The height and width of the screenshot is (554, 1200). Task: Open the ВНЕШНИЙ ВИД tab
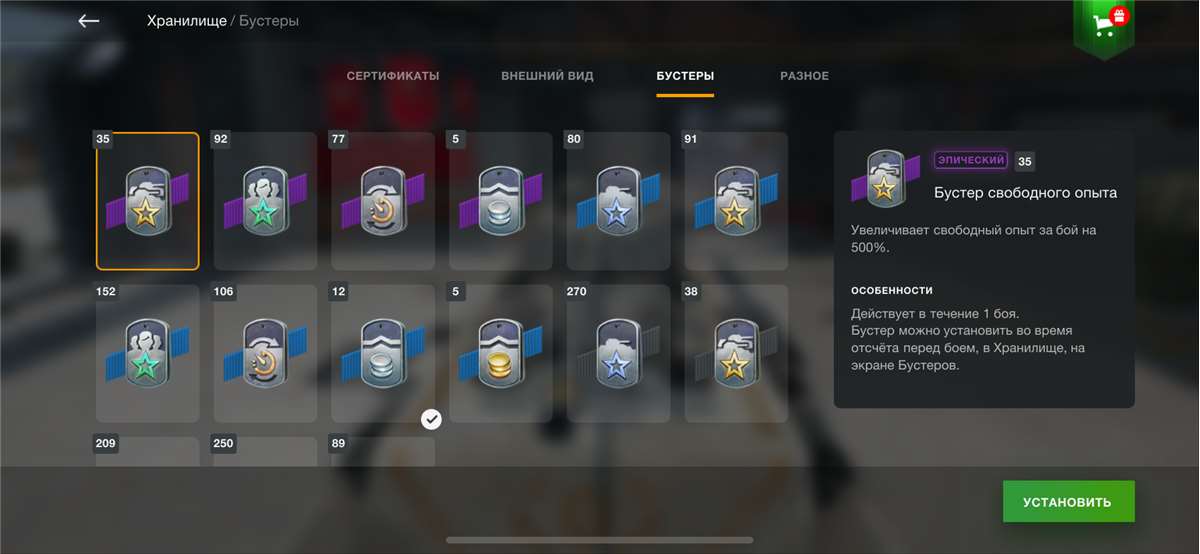pyautogui.click(x=547, y=76)
